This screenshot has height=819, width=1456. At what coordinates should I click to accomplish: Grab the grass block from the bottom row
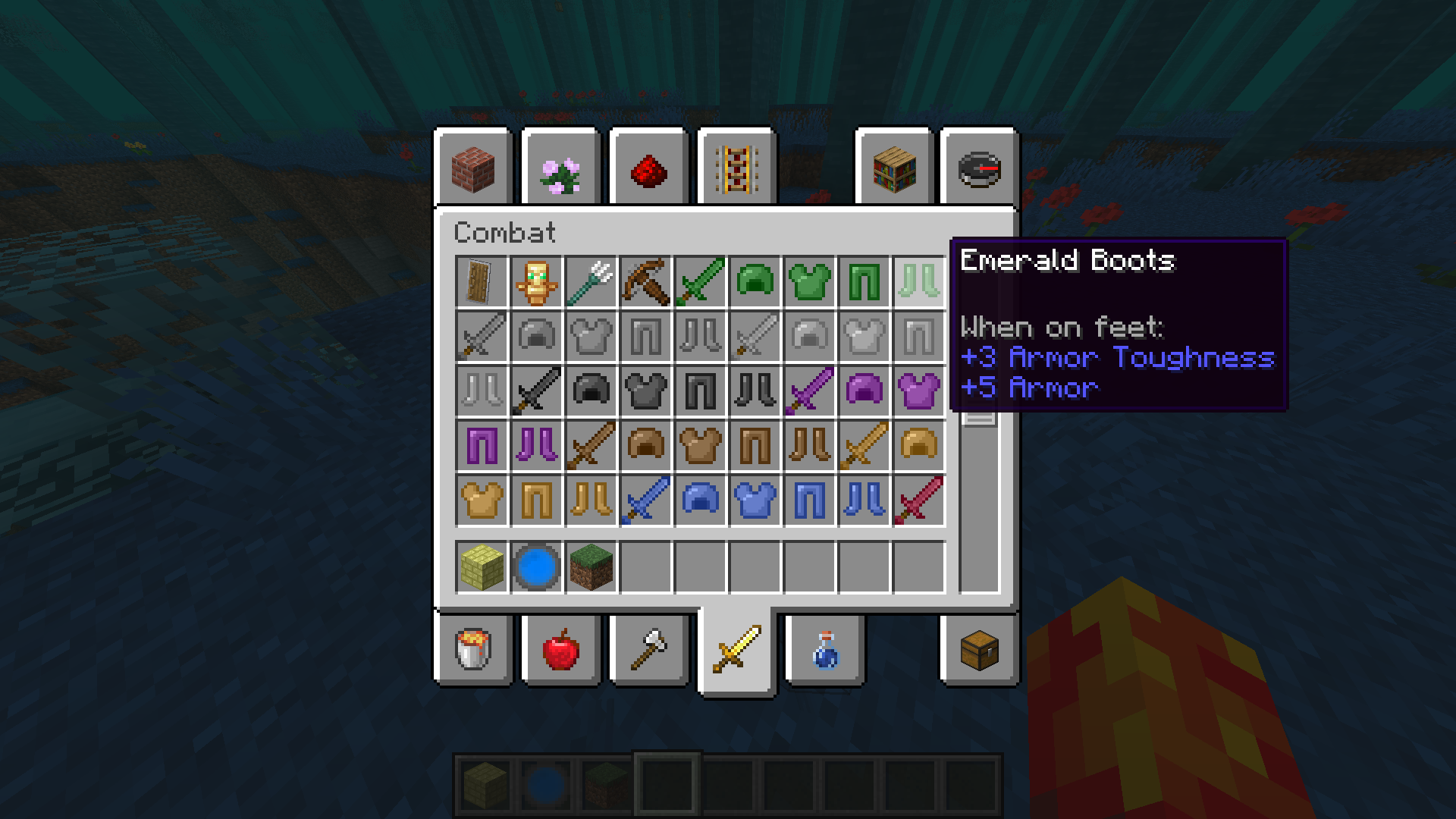coord(591,566)
